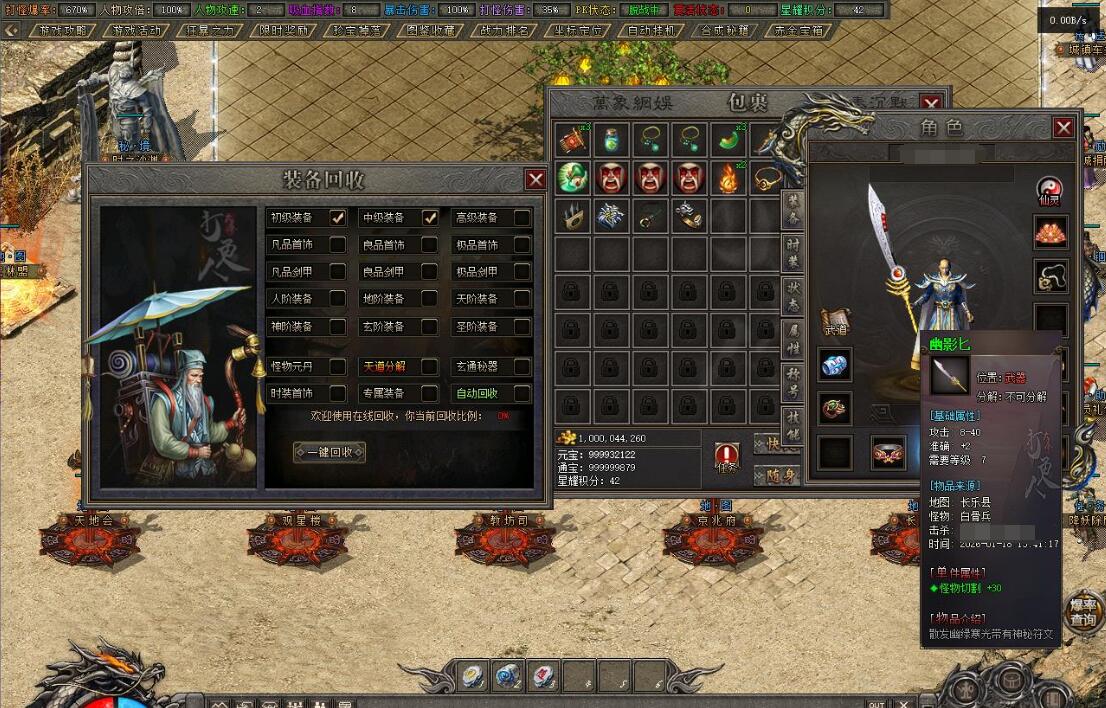The height and width of the screenshot is (708, 1106).
Task: Open the 武道 scroll icon
Action: tap(835, 320)
